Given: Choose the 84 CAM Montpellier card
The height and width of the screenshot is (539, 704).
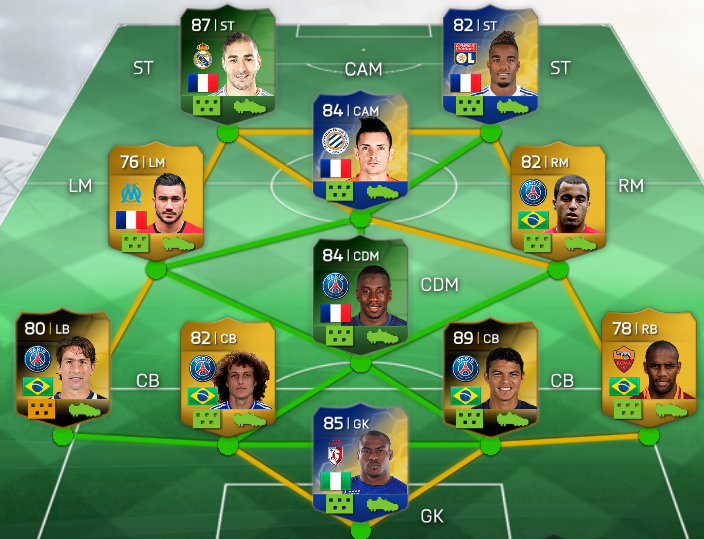Looking at the screenshot, I should [x=360, y=150].
